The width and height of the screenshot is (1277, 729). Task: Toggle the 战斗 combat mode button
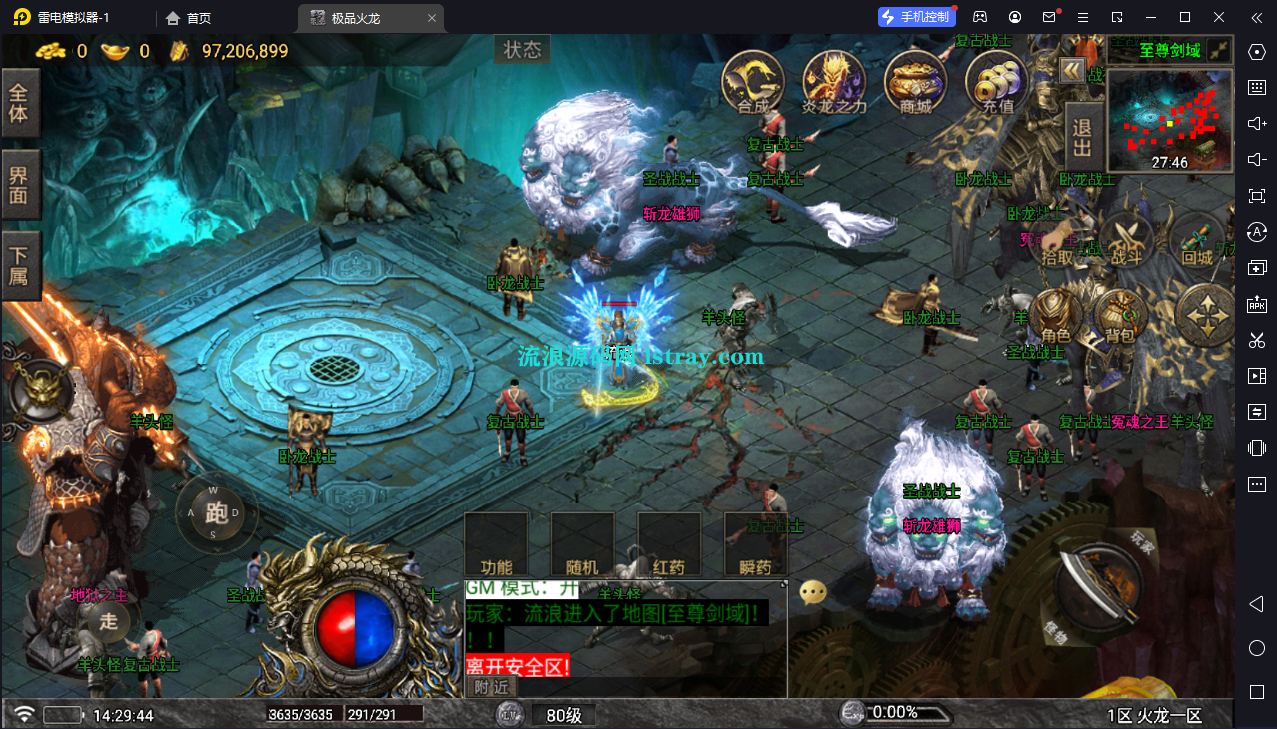tap(1127, 241)
